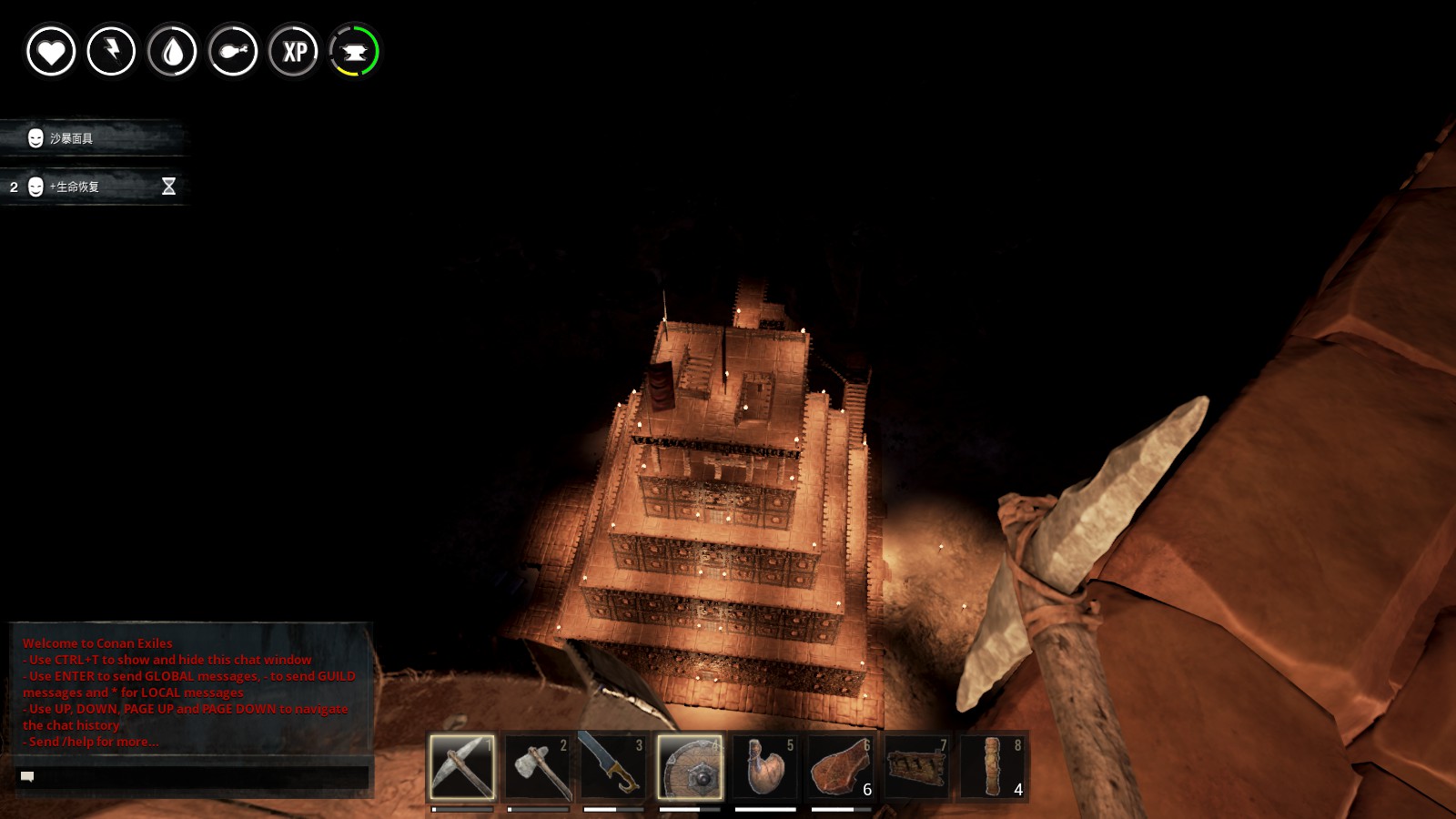Choose the curved sword in slot 3

point(613,766)
